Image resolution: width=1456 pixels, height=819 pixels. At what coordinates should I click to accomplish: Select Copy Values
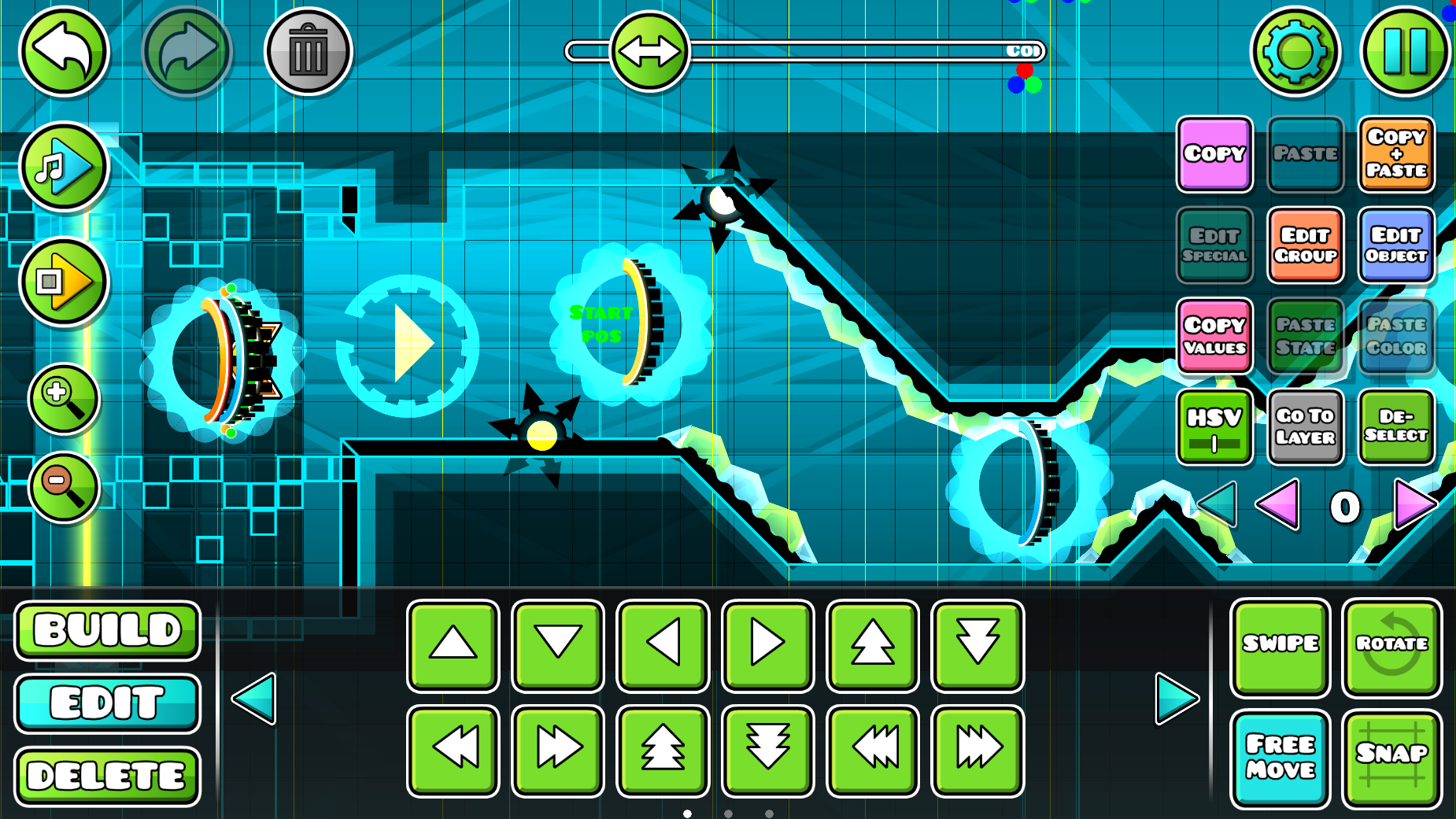[1214, 336]
